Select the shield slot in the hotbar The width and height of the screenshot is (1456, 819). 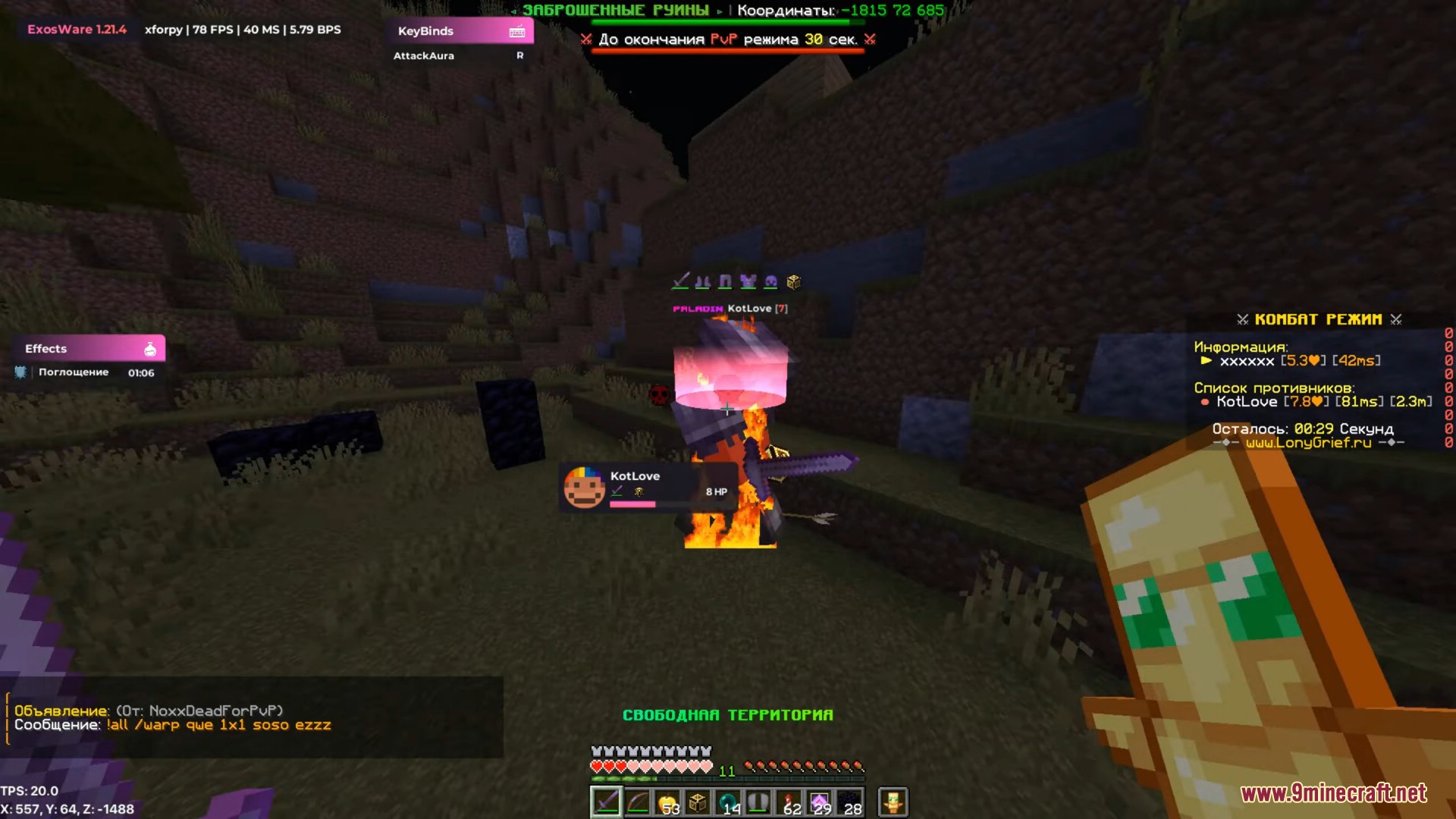pyautogui.click(x=758, y=802)
